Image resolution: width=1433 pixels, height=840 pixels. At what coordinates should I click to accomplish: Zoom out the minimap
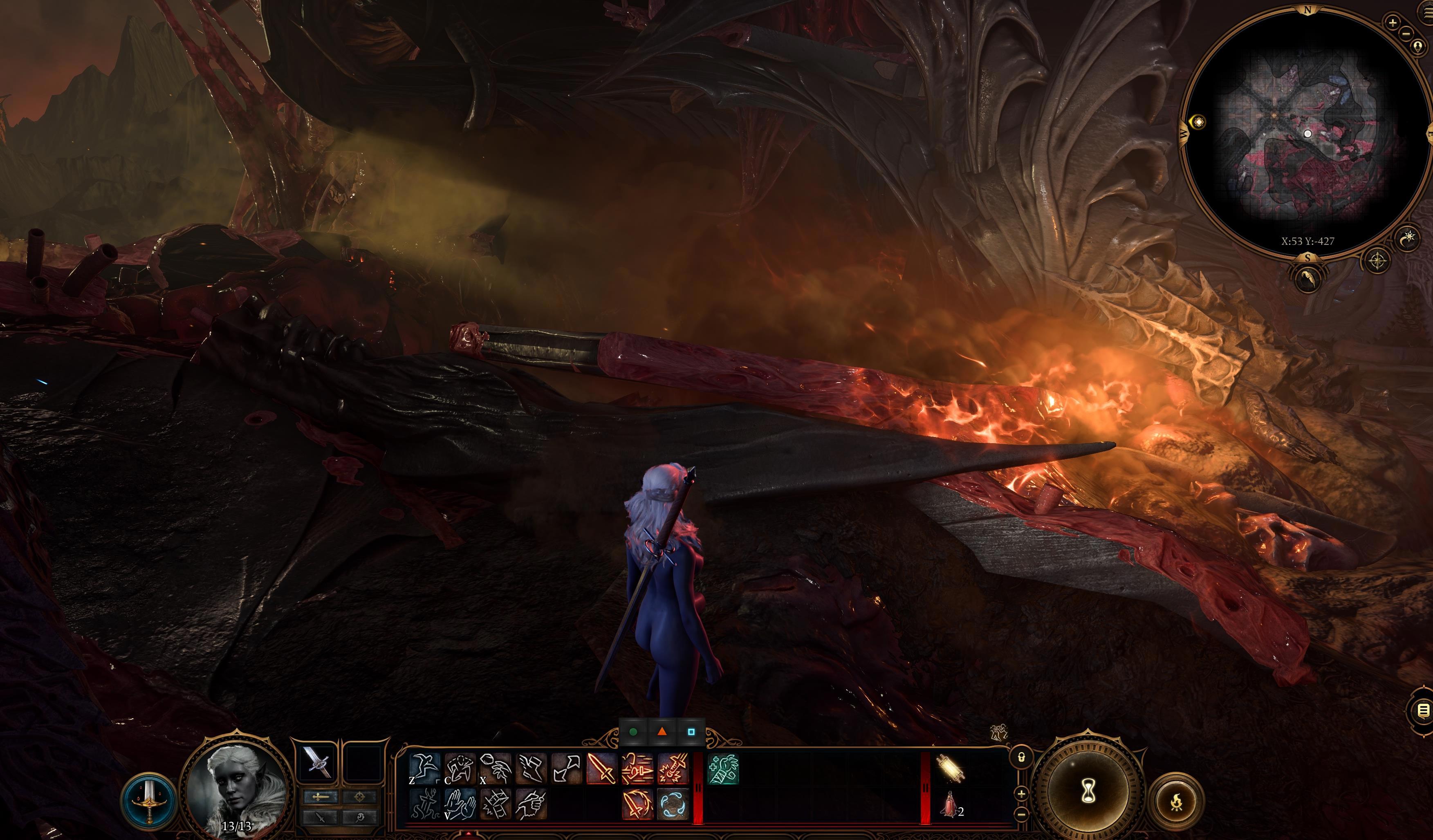pos(1406,33)
